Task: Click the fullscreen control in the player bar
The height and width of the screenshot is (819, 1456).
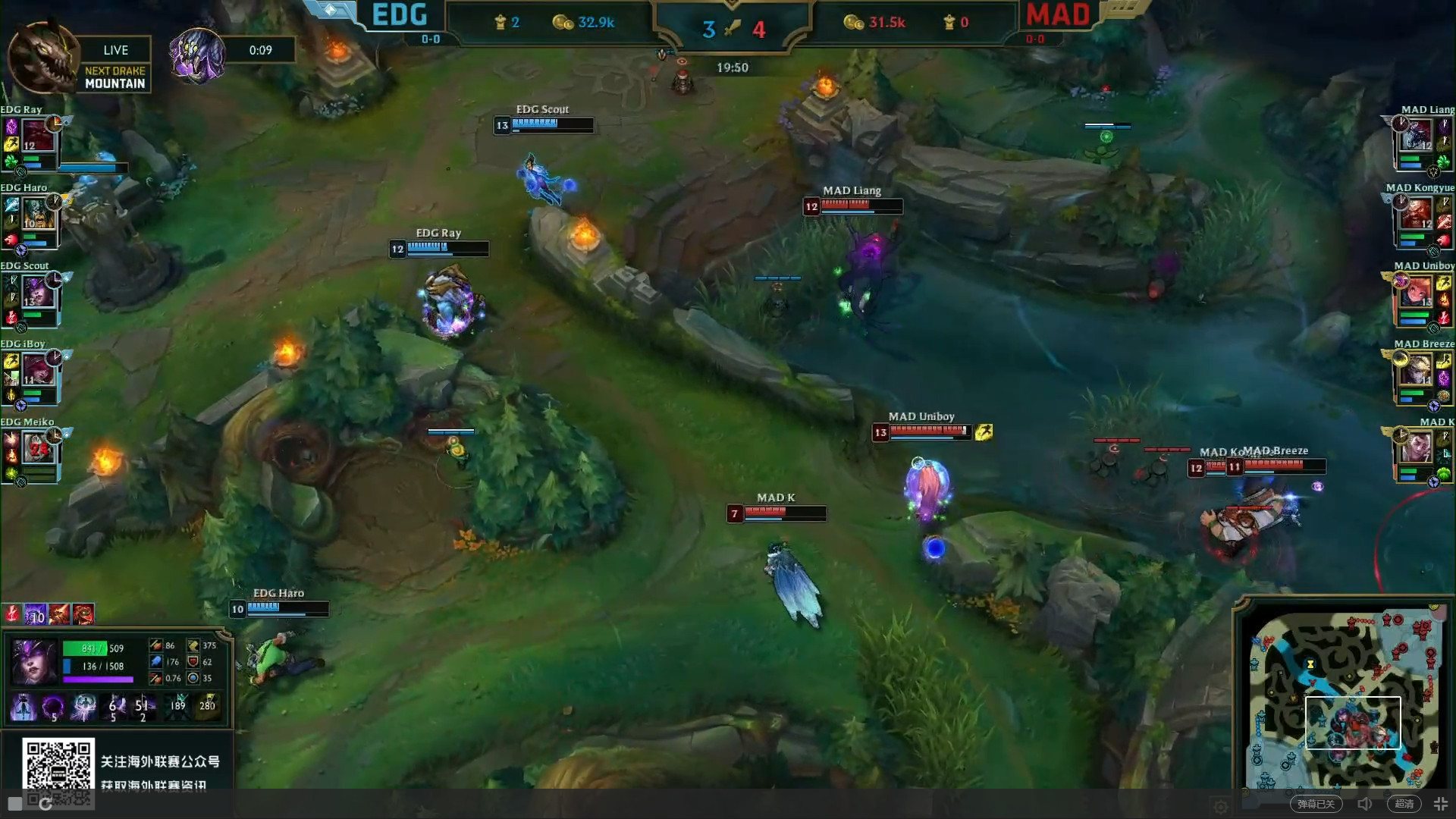Action: (x=1439, y=804)
